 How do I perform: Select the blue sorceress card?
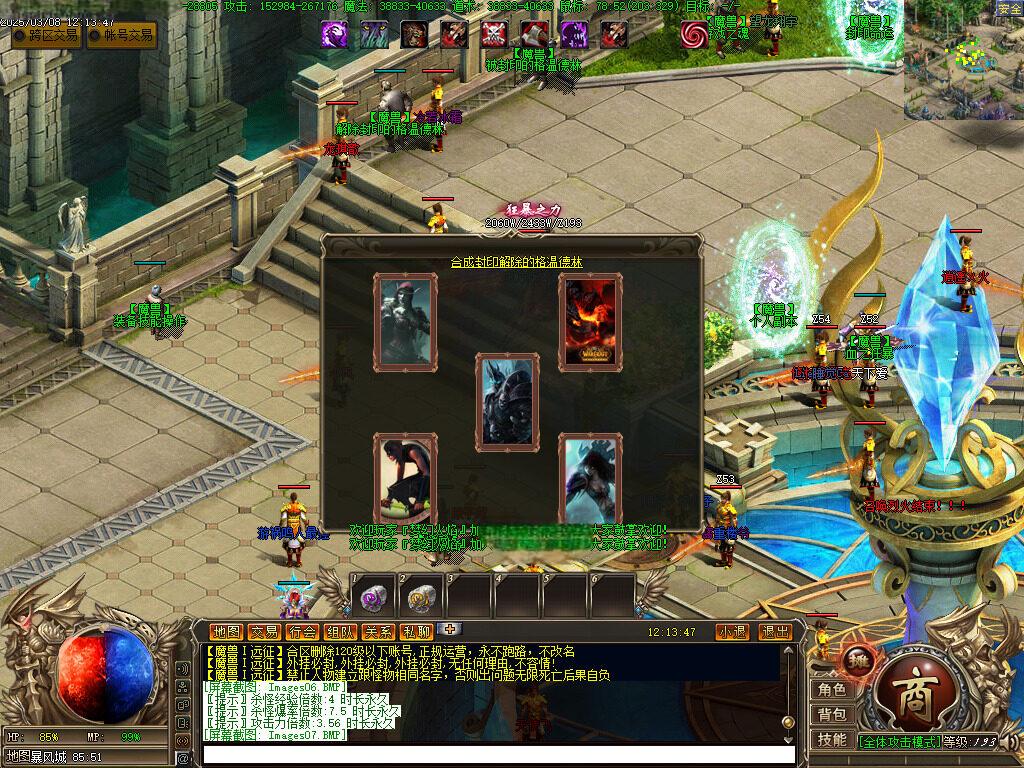[x=590, y=480]
